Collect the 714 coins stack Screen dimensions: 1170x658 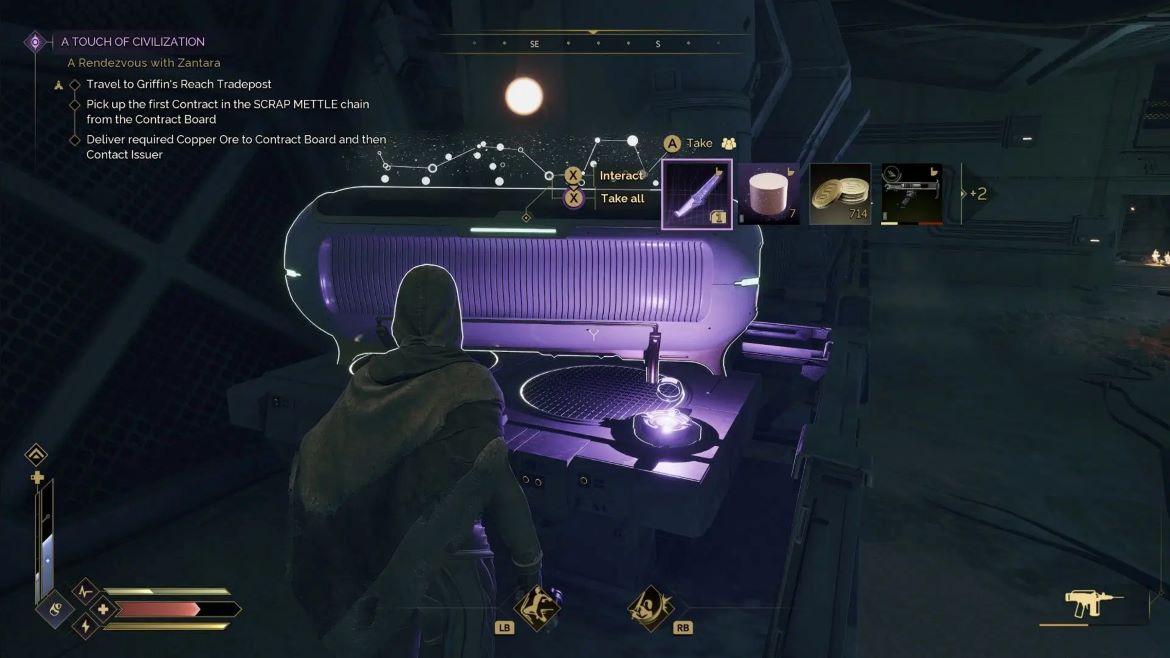[x=840, y=194]
